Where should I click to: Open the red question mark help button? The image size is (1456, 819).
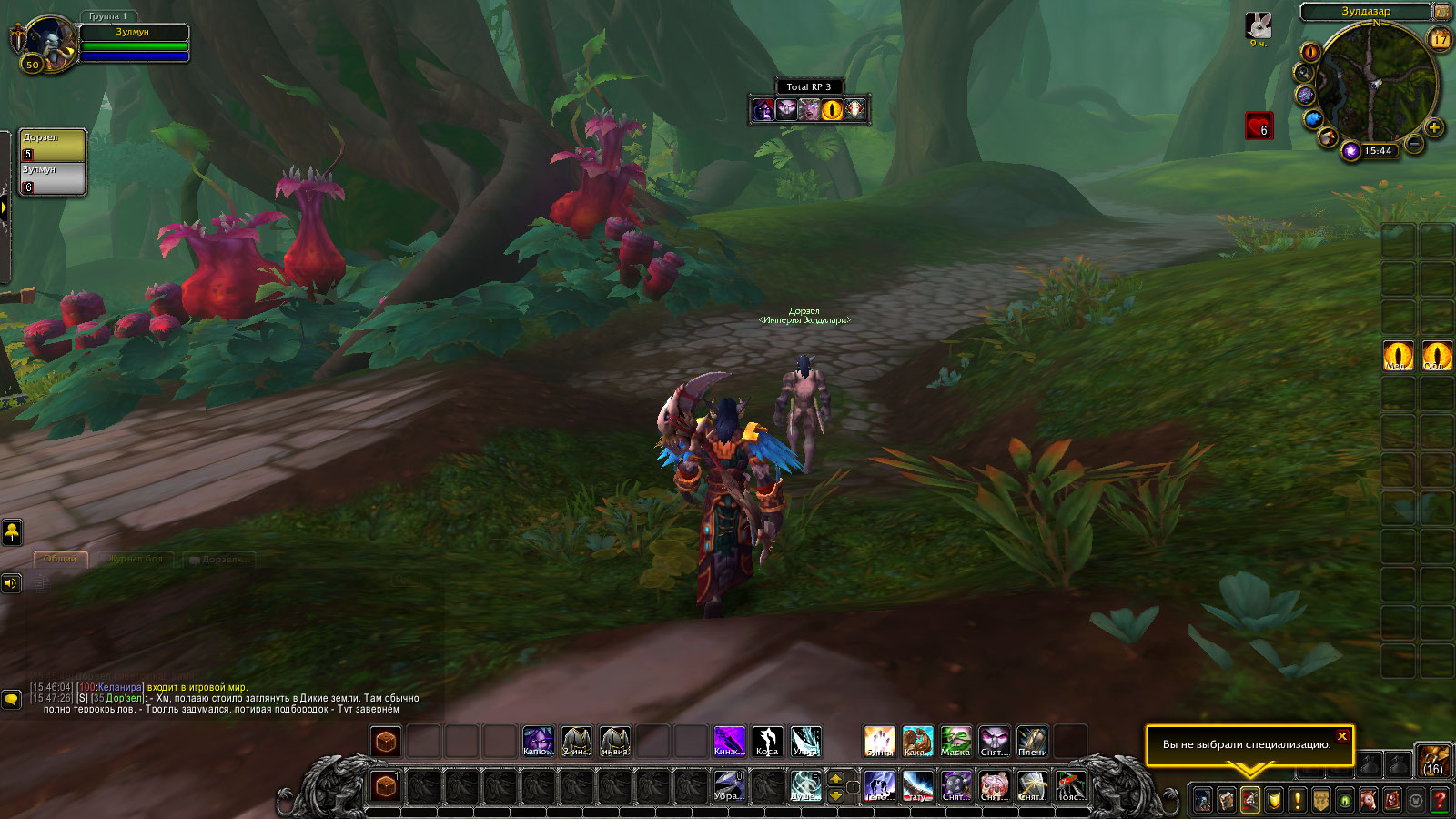[1440, 801]
